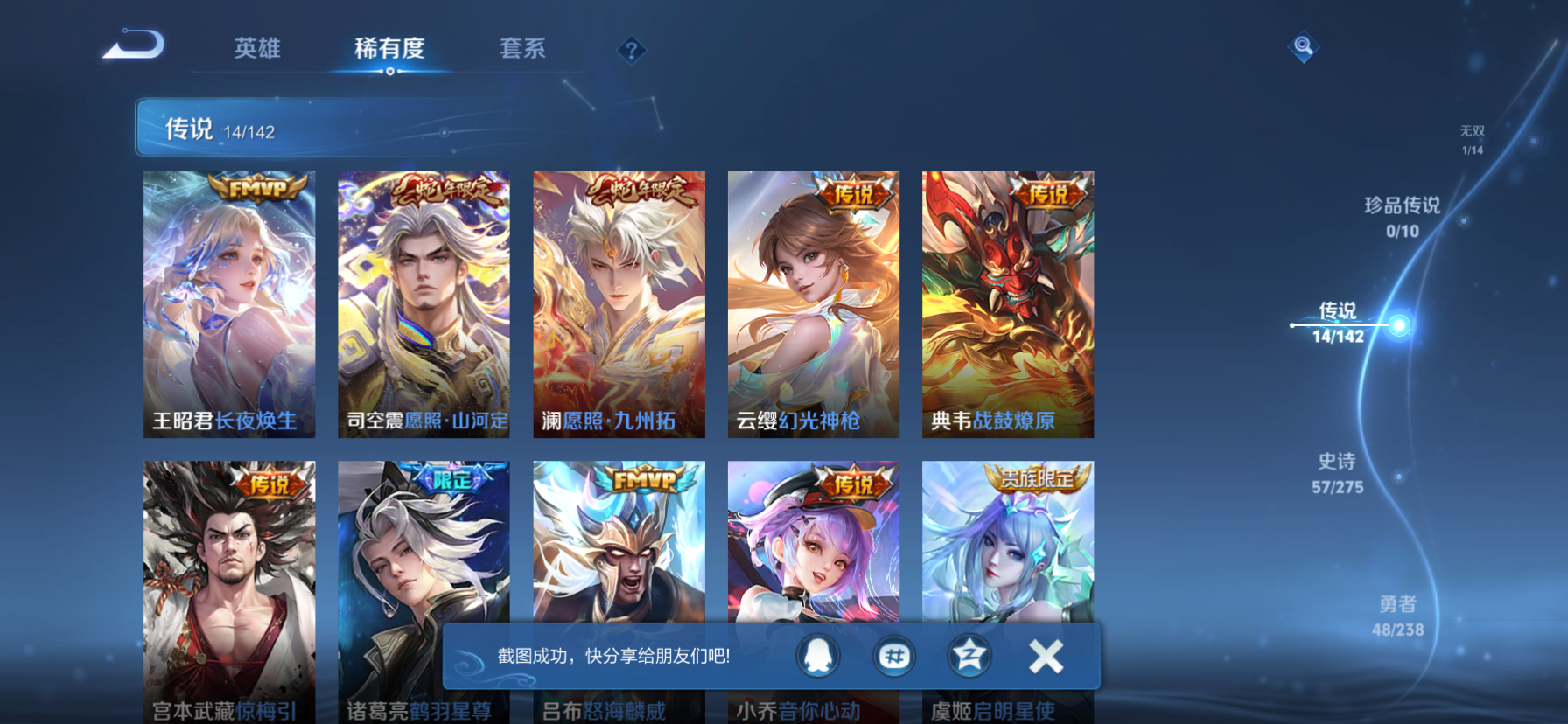This screenshot has height=724, width=1568.
Task: Open the question mark help icon
Action: (x=630, y=50)
